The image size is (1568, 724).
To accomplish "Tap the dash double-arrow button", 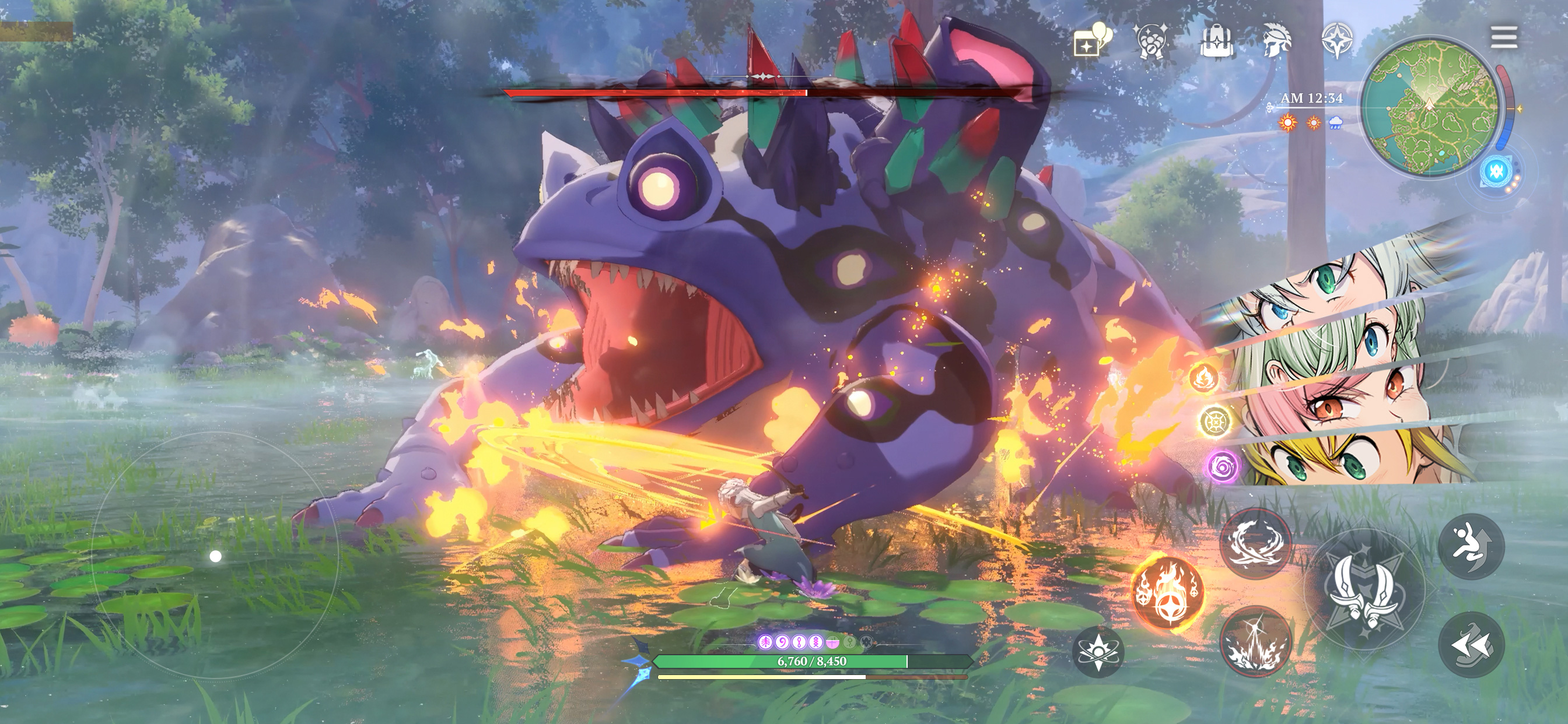I will pos(1471,644).
